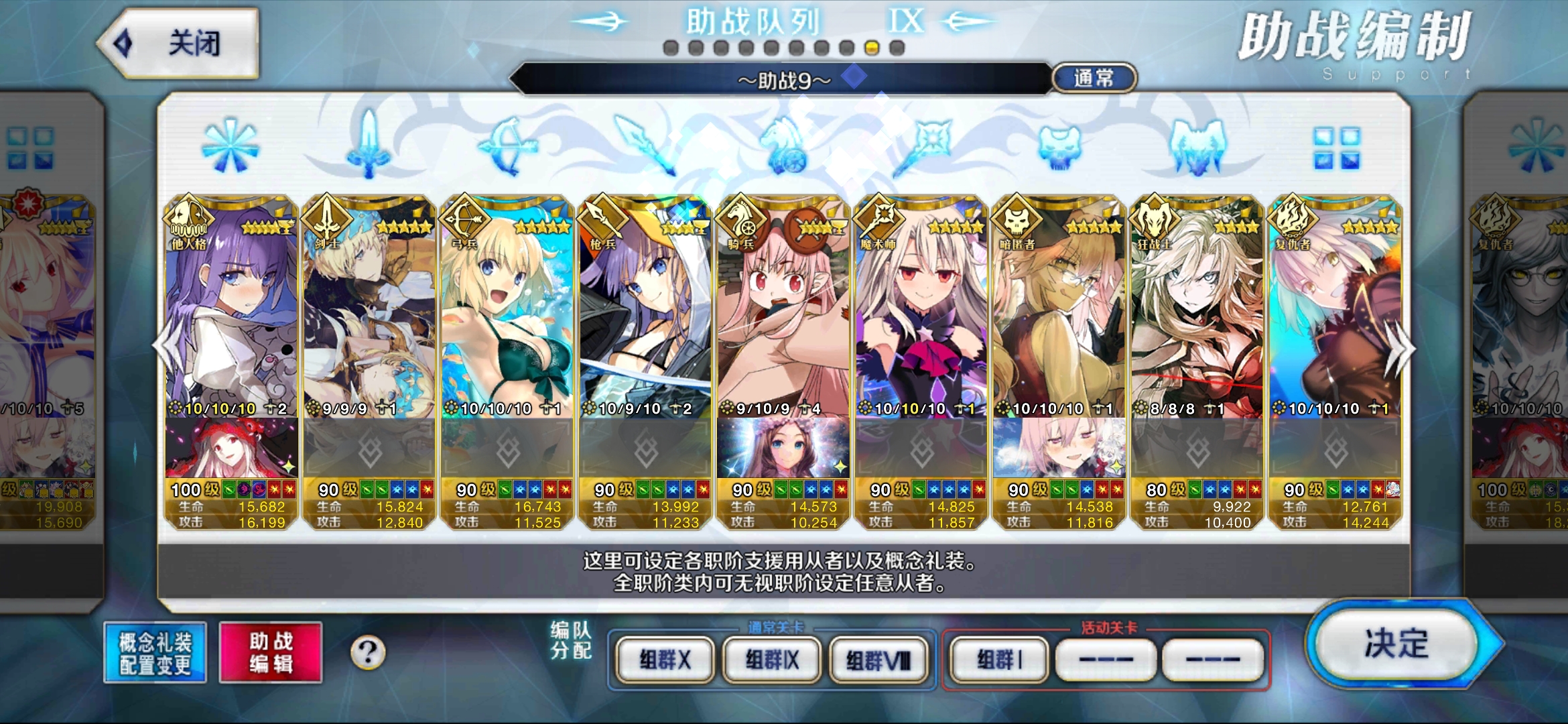
Task: Open the question mark help icon
Action: tap(368, 652)
